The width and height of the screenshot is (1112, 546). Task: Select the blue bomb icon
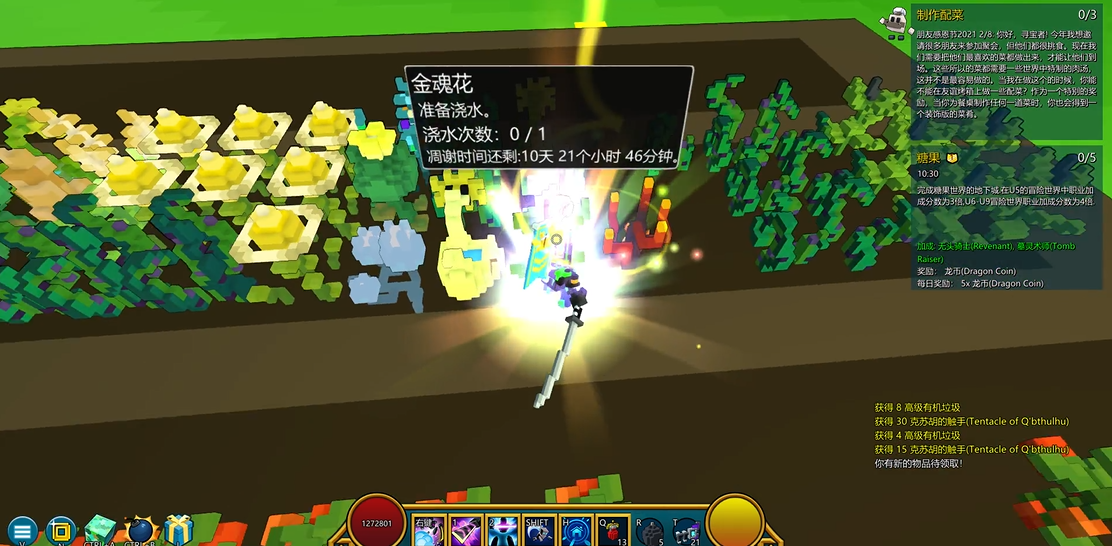pyautogui.click(x=141, y=531)
